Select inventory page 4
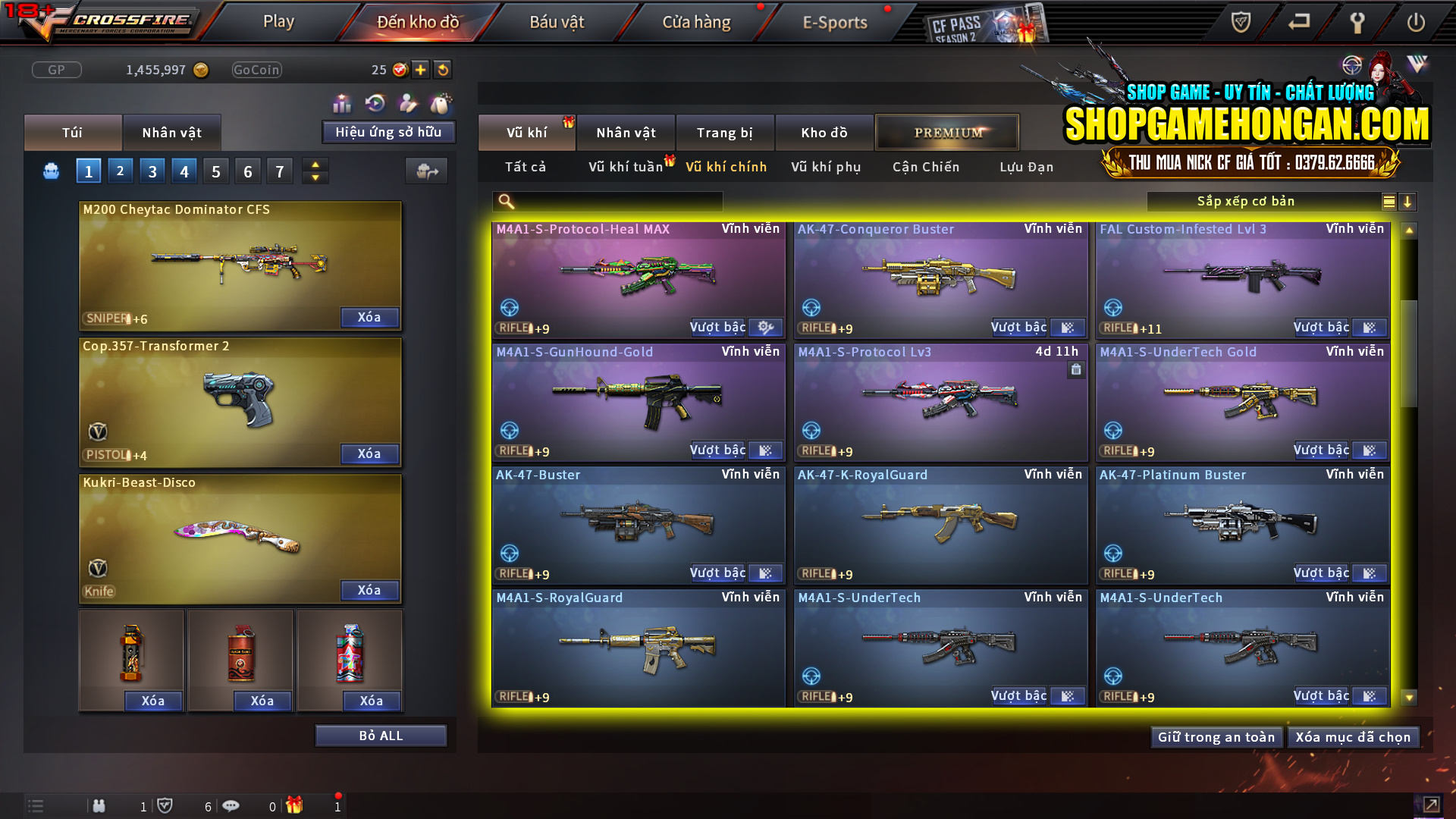The image size is (1456, 819). tap(184, 171)
